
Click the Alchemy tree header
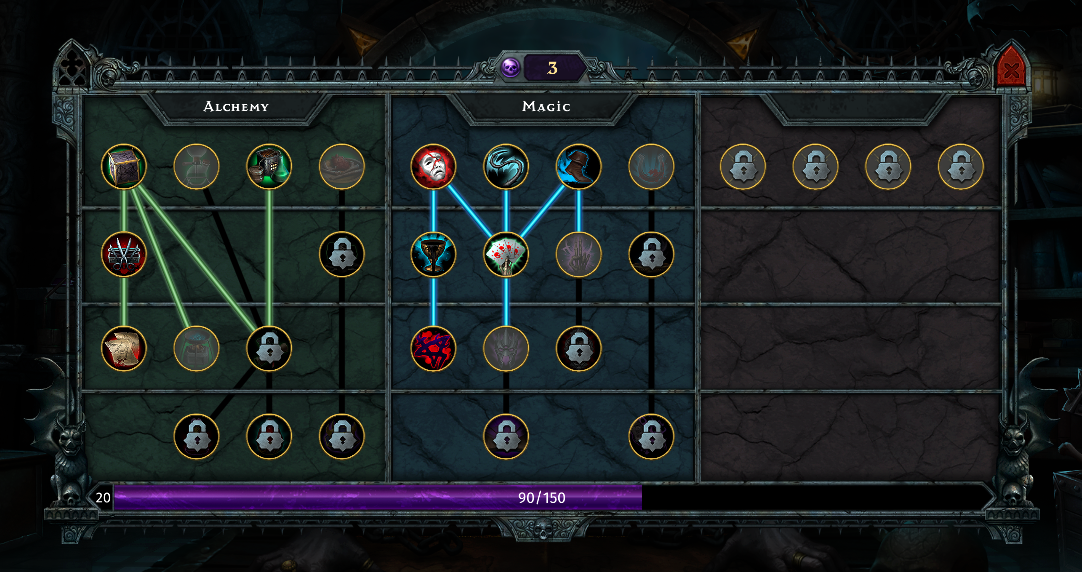point(236,106)
